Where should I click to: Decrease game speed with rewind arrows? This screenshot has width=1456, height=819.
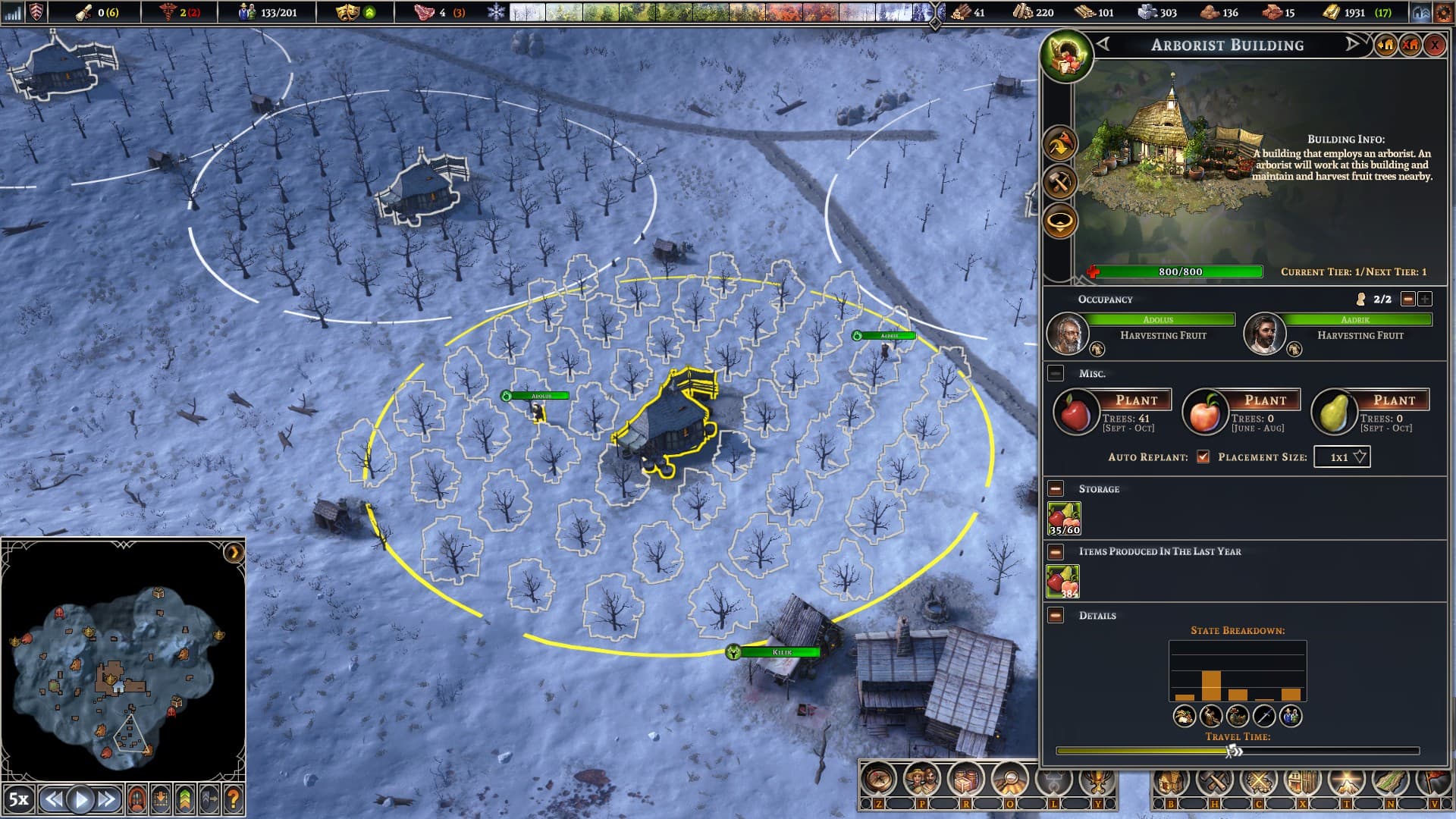pyautogui.click(x=53, y=799)
